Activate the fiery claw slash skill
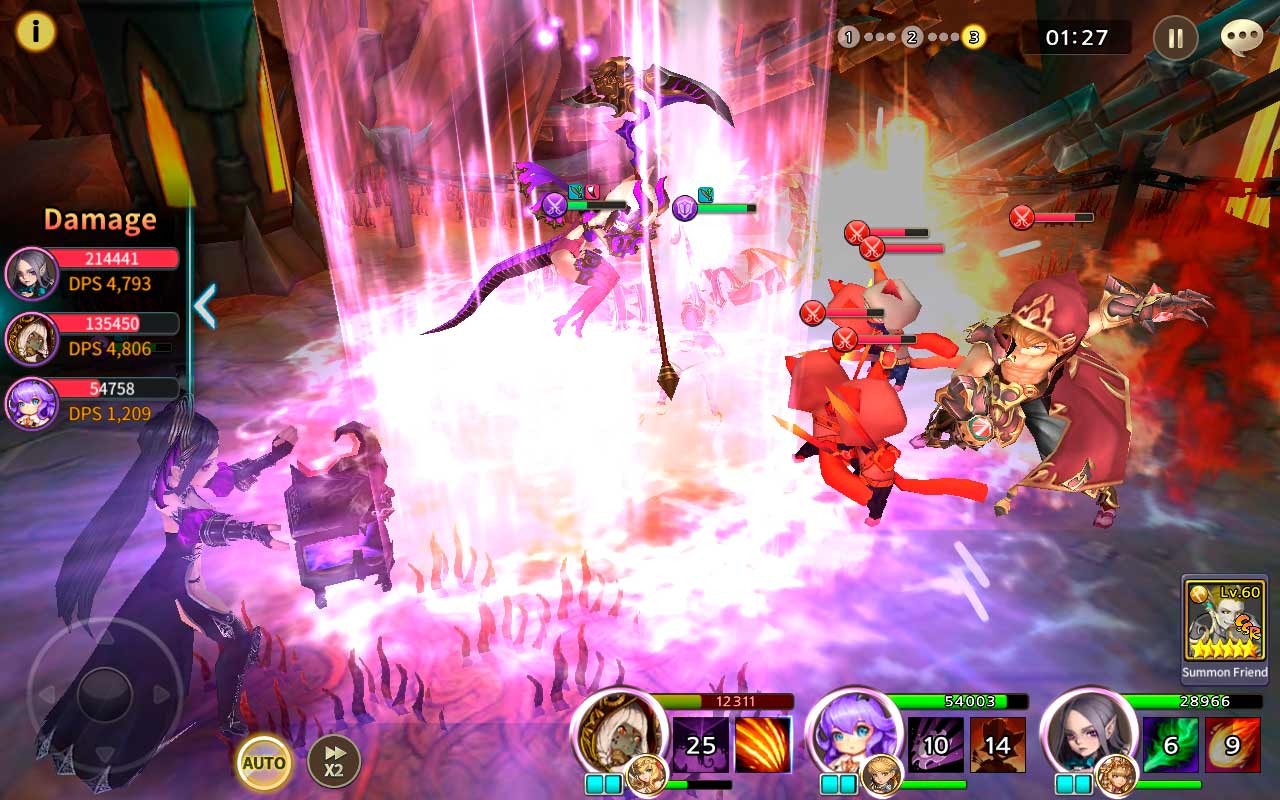This screenshot has width=1280, height=800. coord(763,745)
